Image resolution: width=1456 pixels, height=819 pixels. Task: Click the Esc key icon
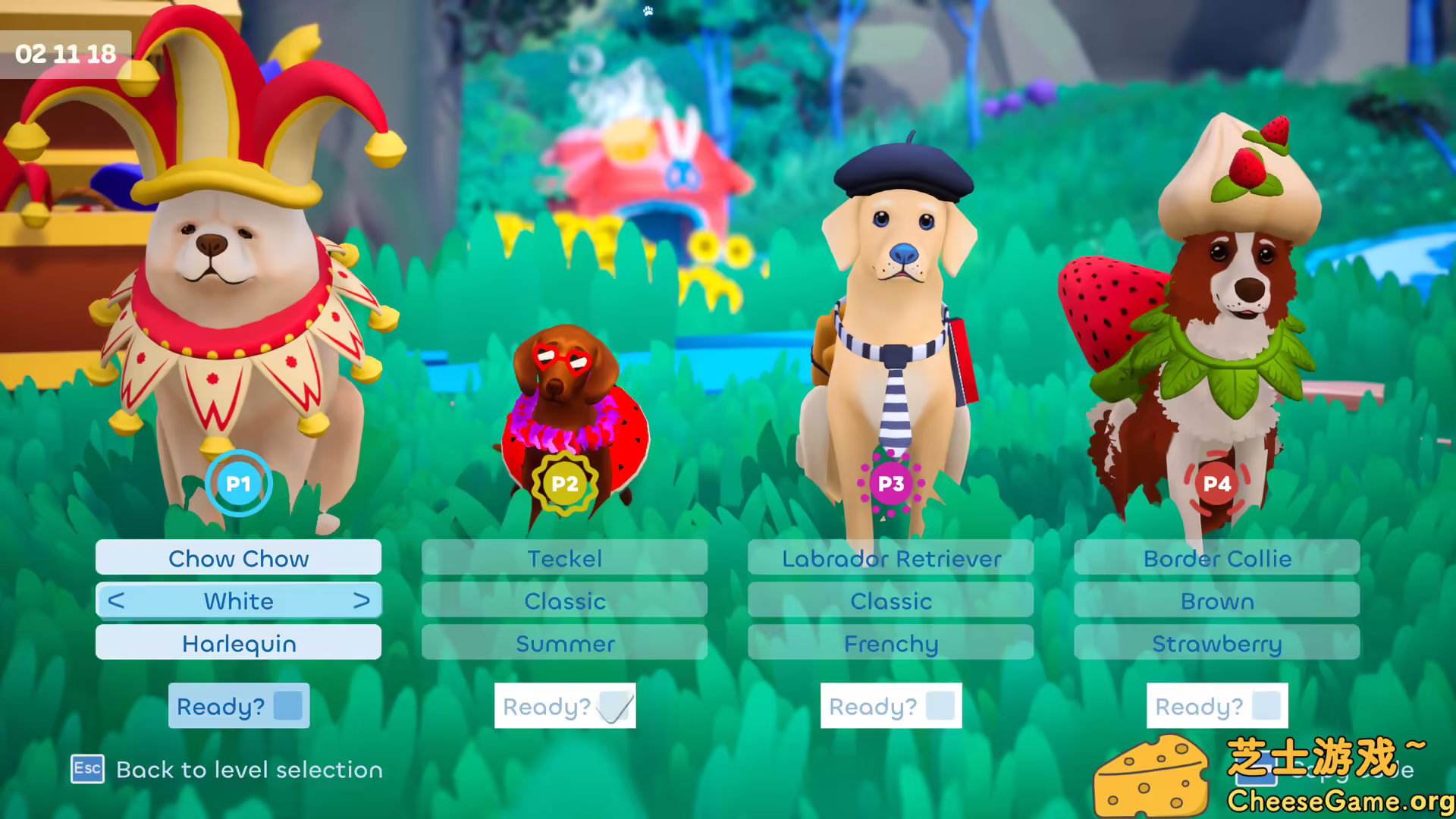[86, 770]
